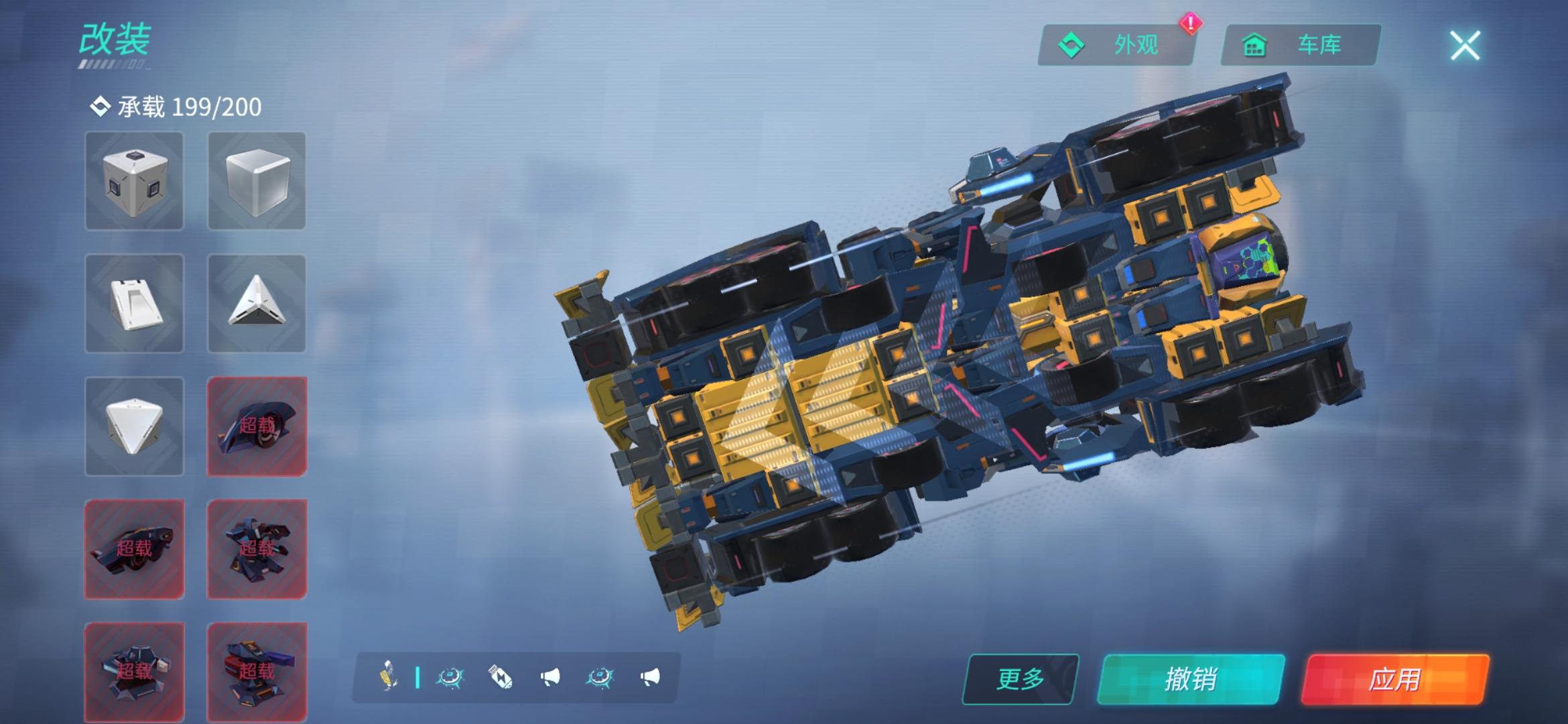Open the 外观 appearance menu
This screenshot has height=724, width=1568.
coord(1116,46)
